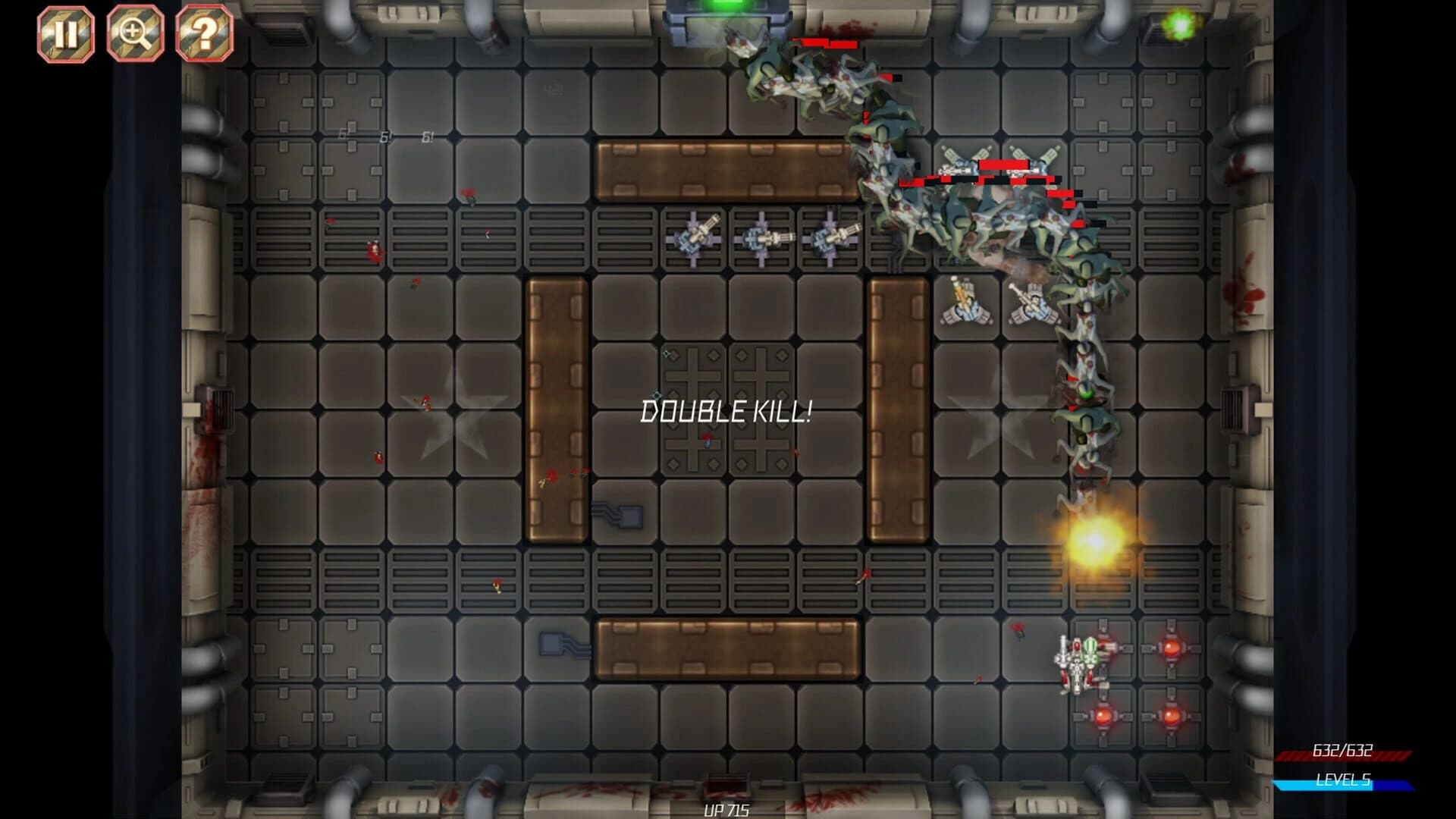Image resolution: width=1456 pixels, height=819 pixels.
Task: Select the leftmost minigun turret
Action: coord(694,239)
